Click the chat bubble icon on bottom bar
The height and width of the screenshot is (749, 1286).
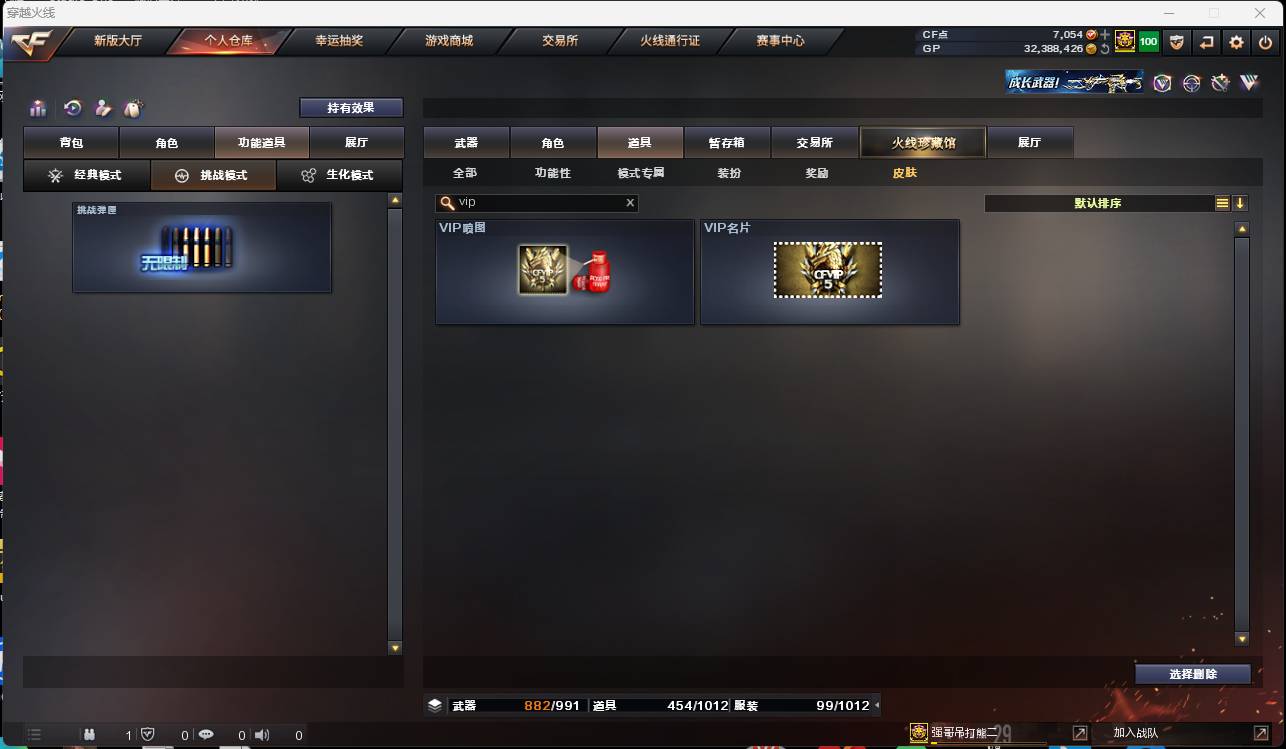[207, 733]
